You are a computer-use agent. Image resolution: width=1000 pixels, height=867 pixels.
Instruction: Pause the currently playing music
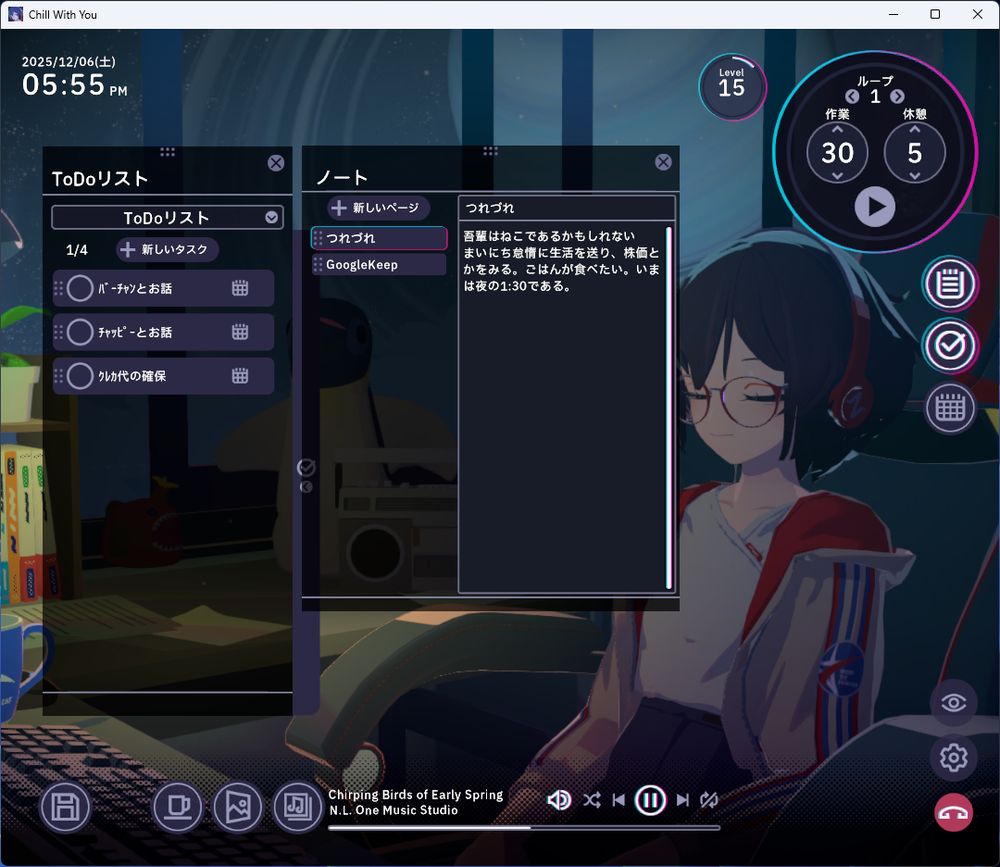650,800
